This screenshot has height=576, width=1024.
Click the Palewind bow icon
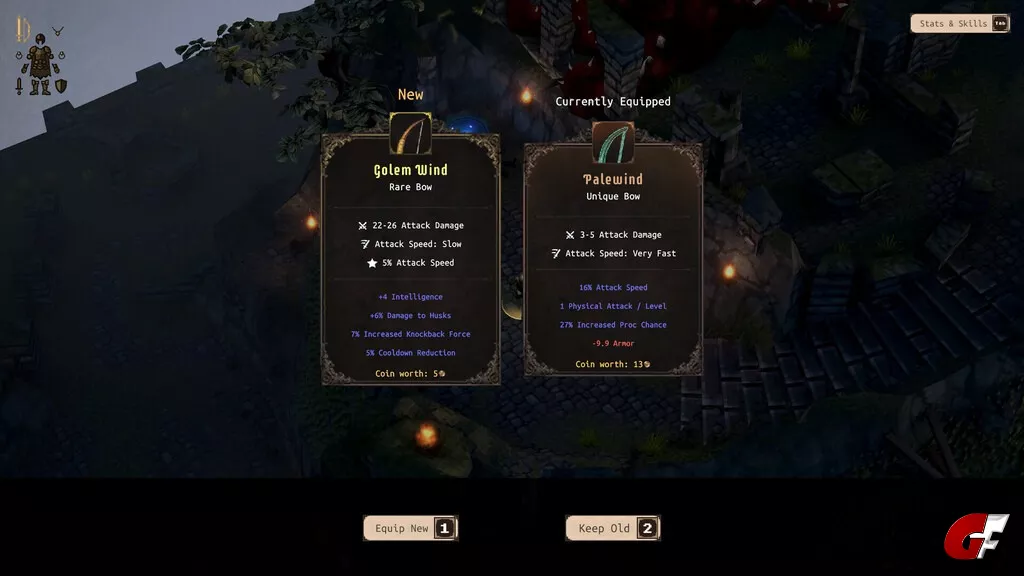click(613, 142)
